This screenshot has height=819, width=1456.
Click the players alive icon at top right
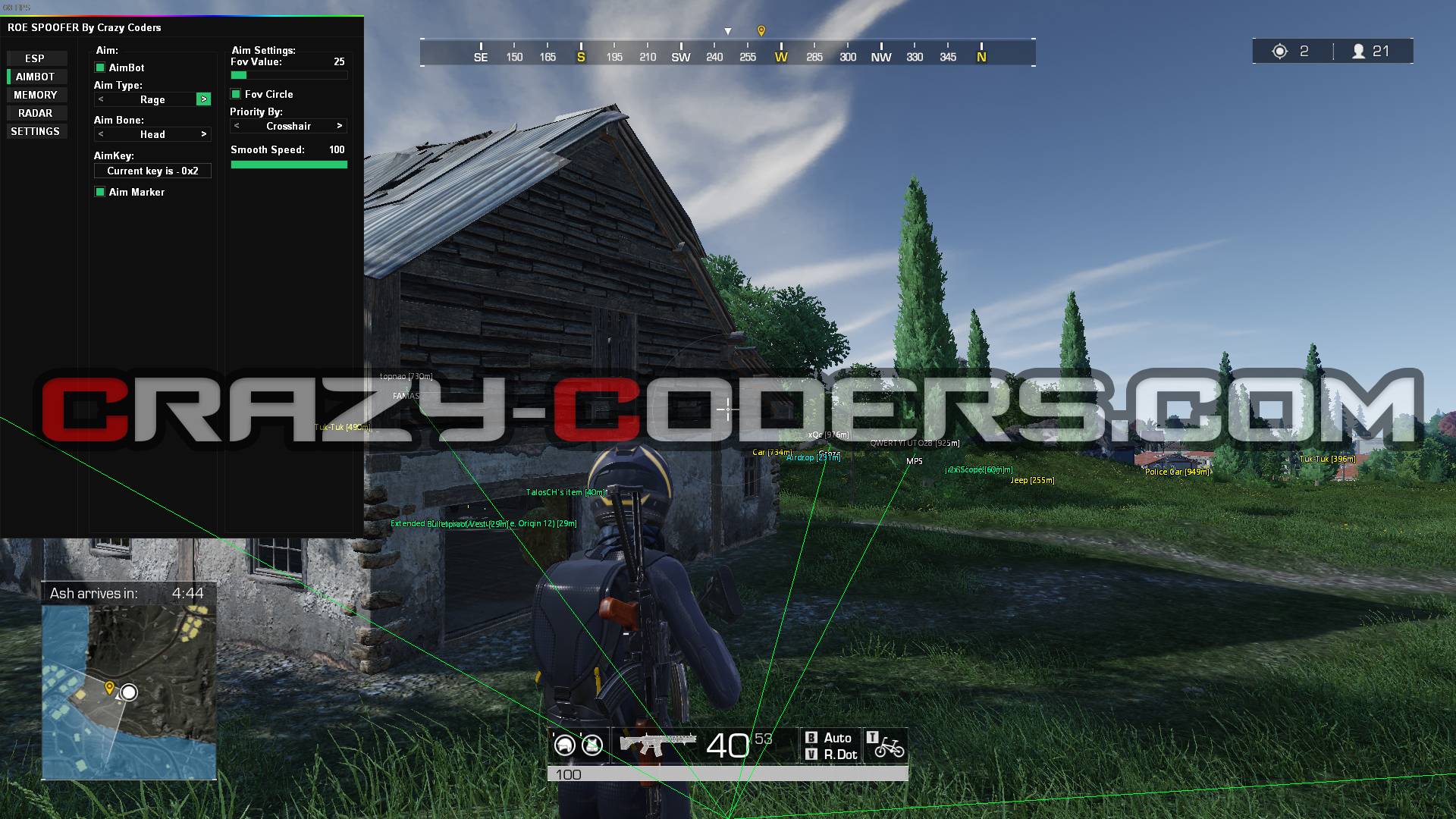pos(1360,51)
